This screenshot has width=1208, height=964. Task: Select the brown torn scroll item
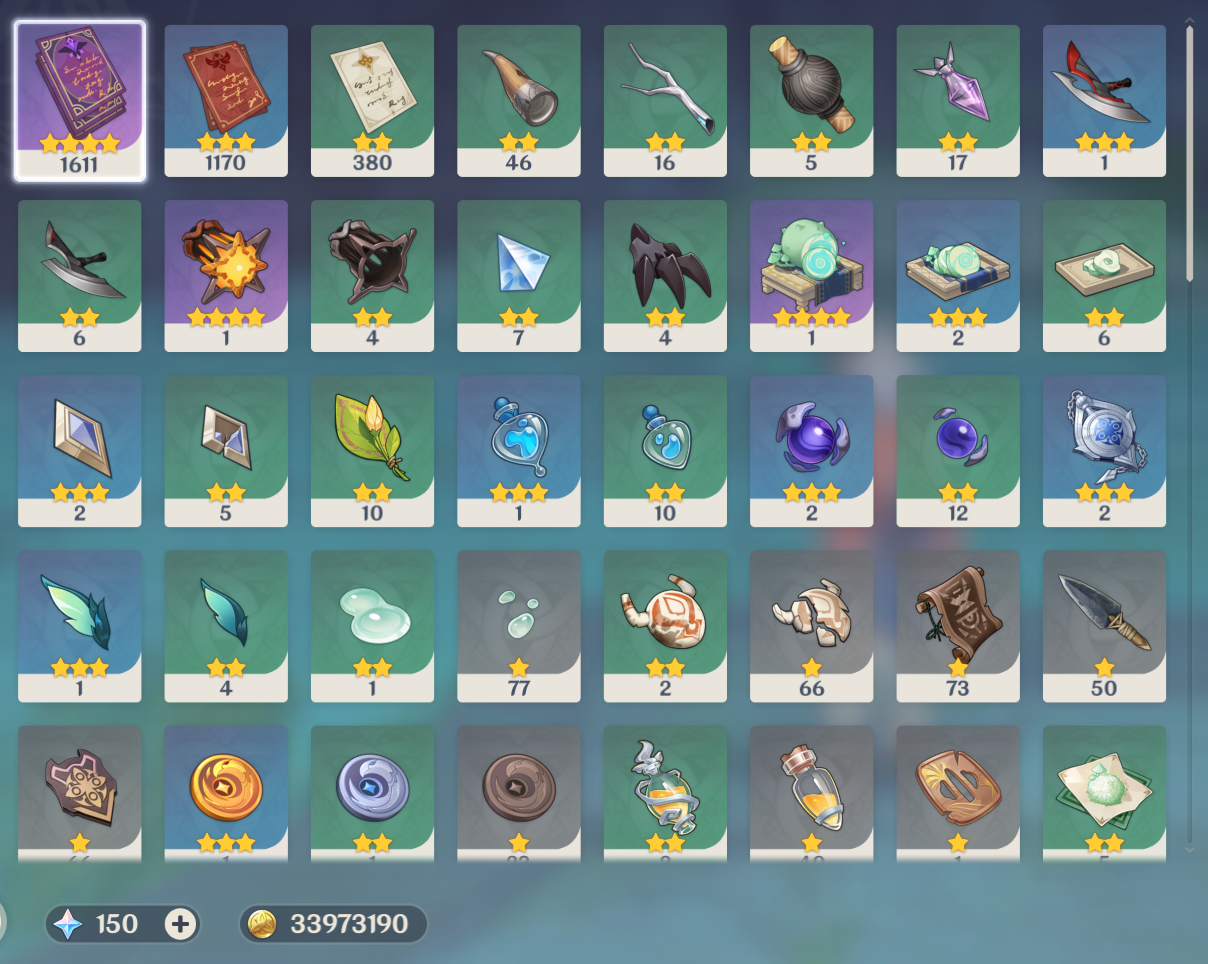(x=957, y=625)
